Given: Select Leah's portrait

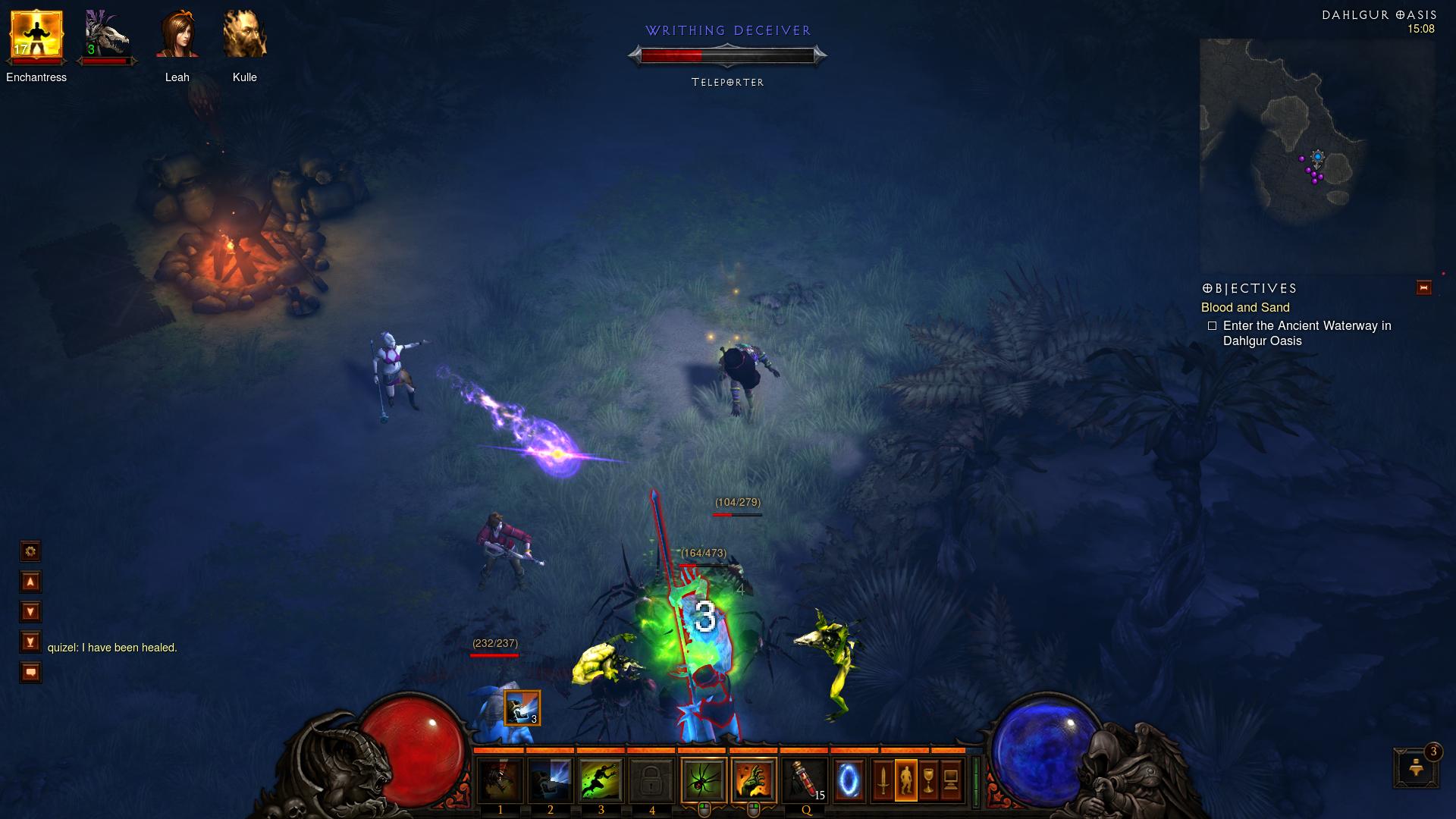Looking at the screenshot, I should 177,36.
